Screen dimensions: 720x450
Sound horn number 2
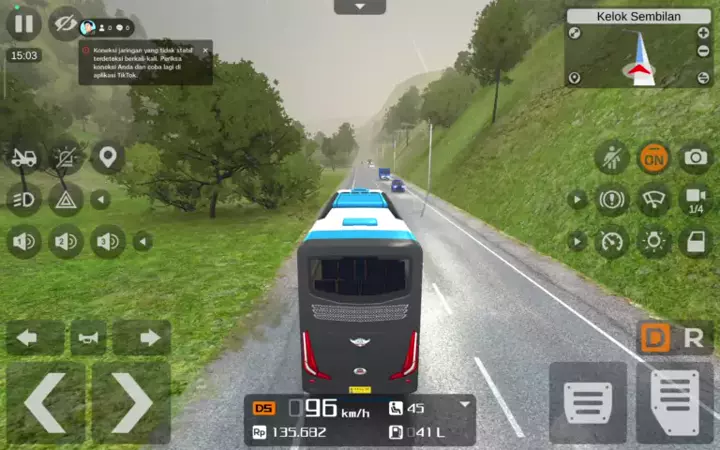coord(66,241)
